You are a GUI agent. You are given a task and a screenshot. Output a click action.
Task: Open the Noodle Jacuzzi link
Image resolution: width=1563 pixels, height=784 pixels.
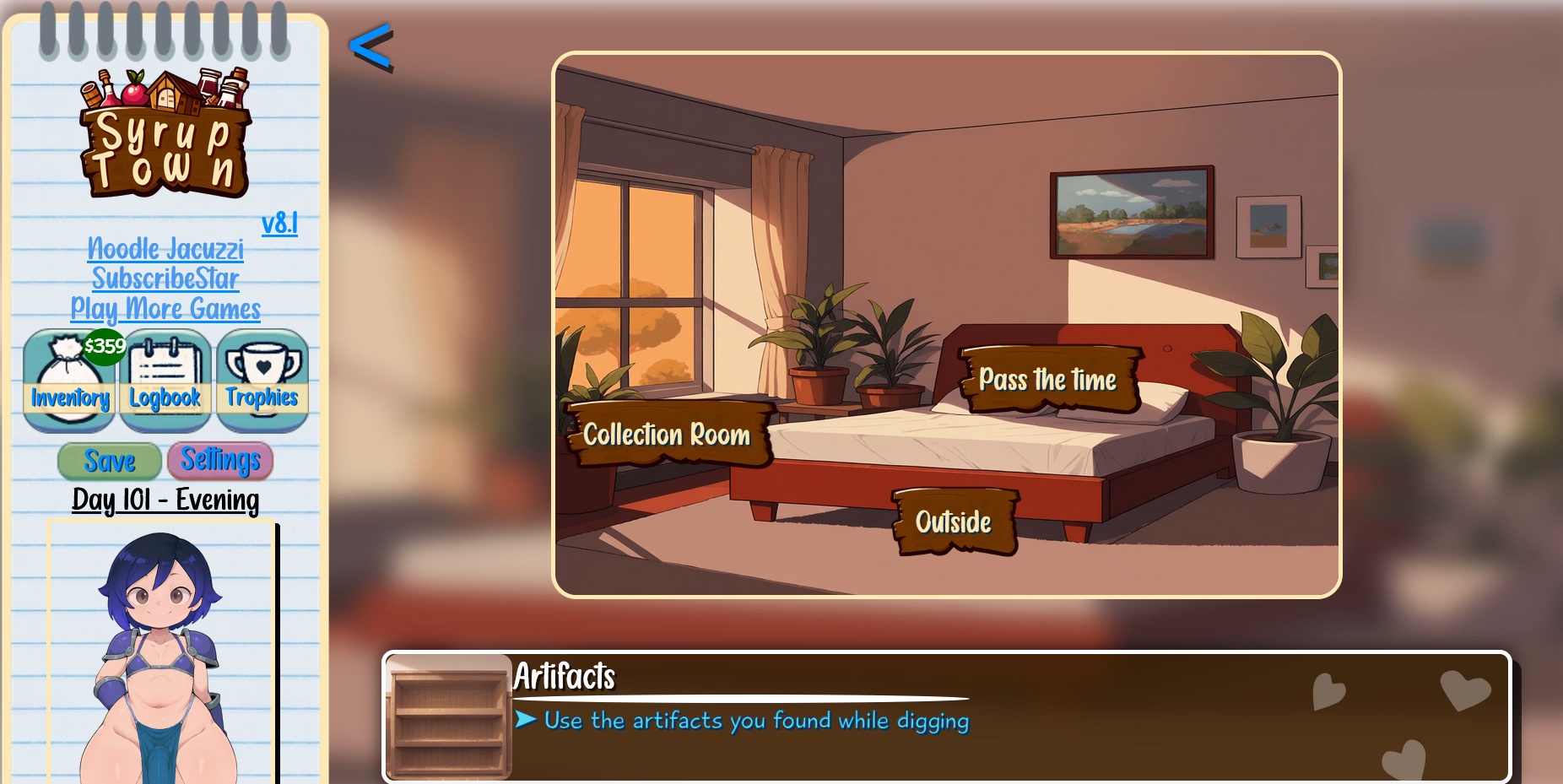coord(165,249)
